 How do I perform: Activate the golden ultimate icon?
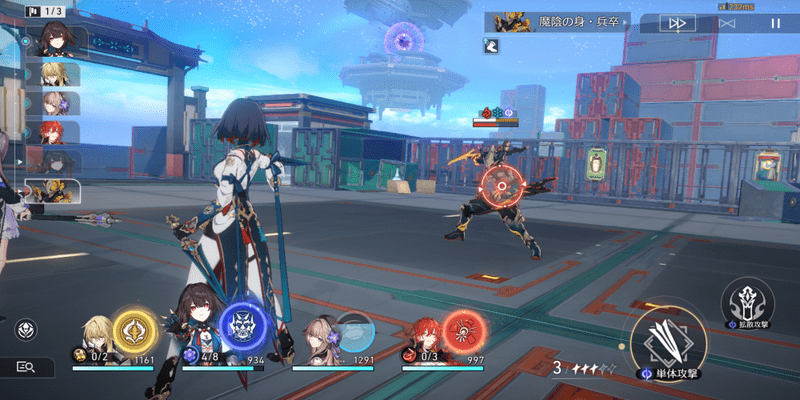click(133, 331)
